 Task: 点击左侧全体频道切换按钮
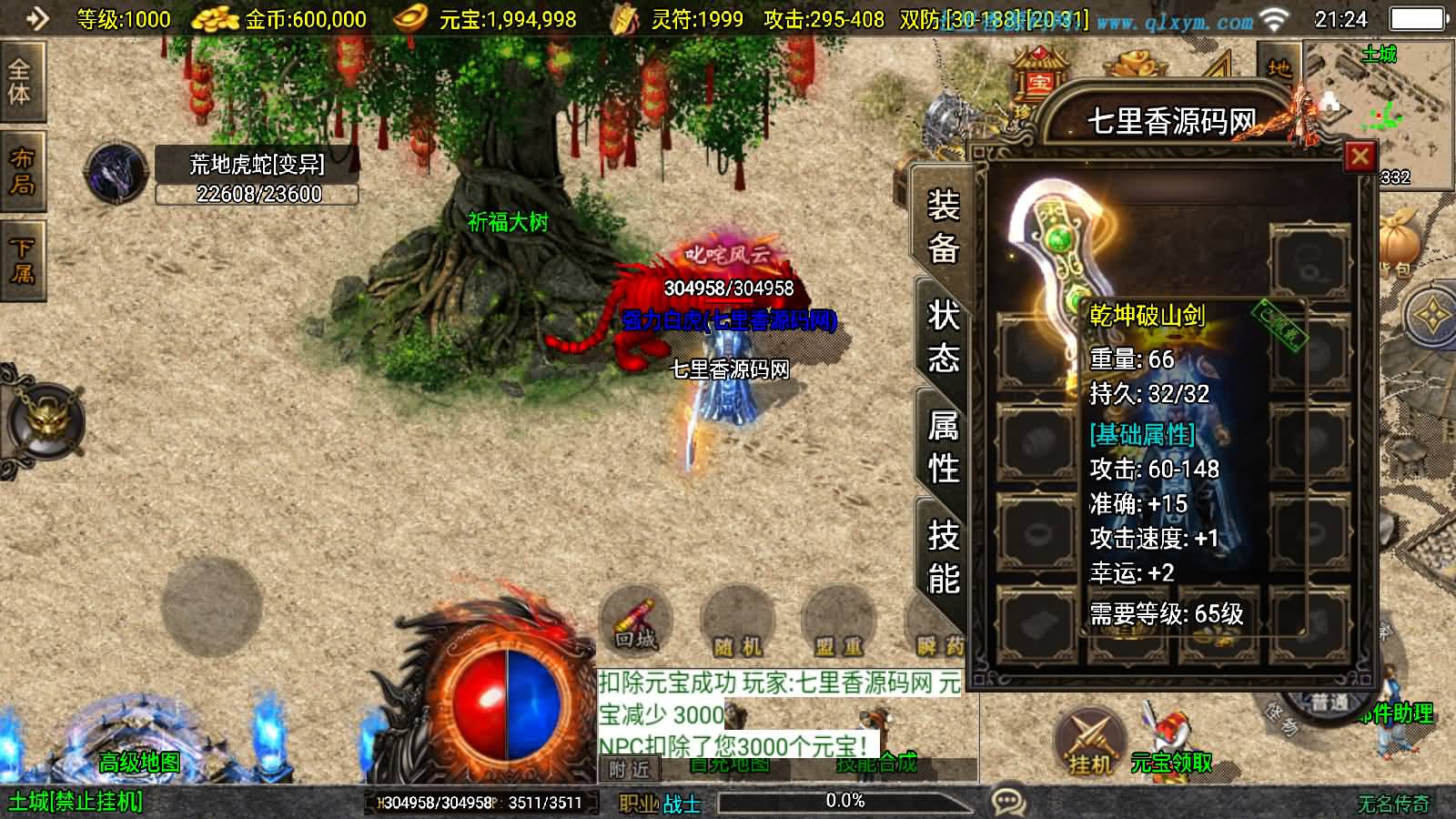click(x=22, y=85)
